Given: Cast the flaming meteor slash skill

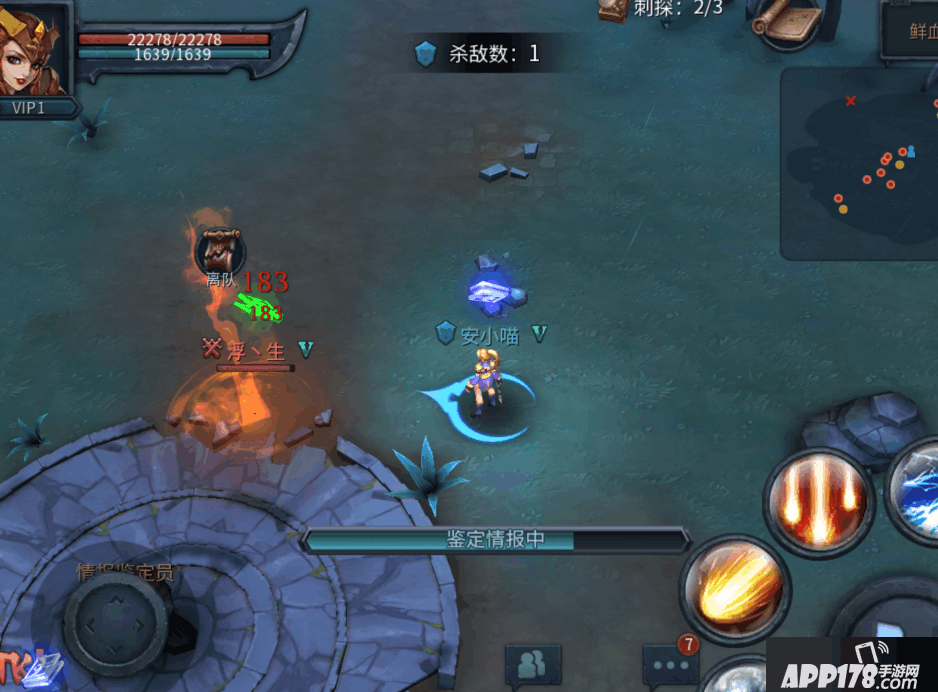Looking at the screenshot, I should click(x=735, y=588).
